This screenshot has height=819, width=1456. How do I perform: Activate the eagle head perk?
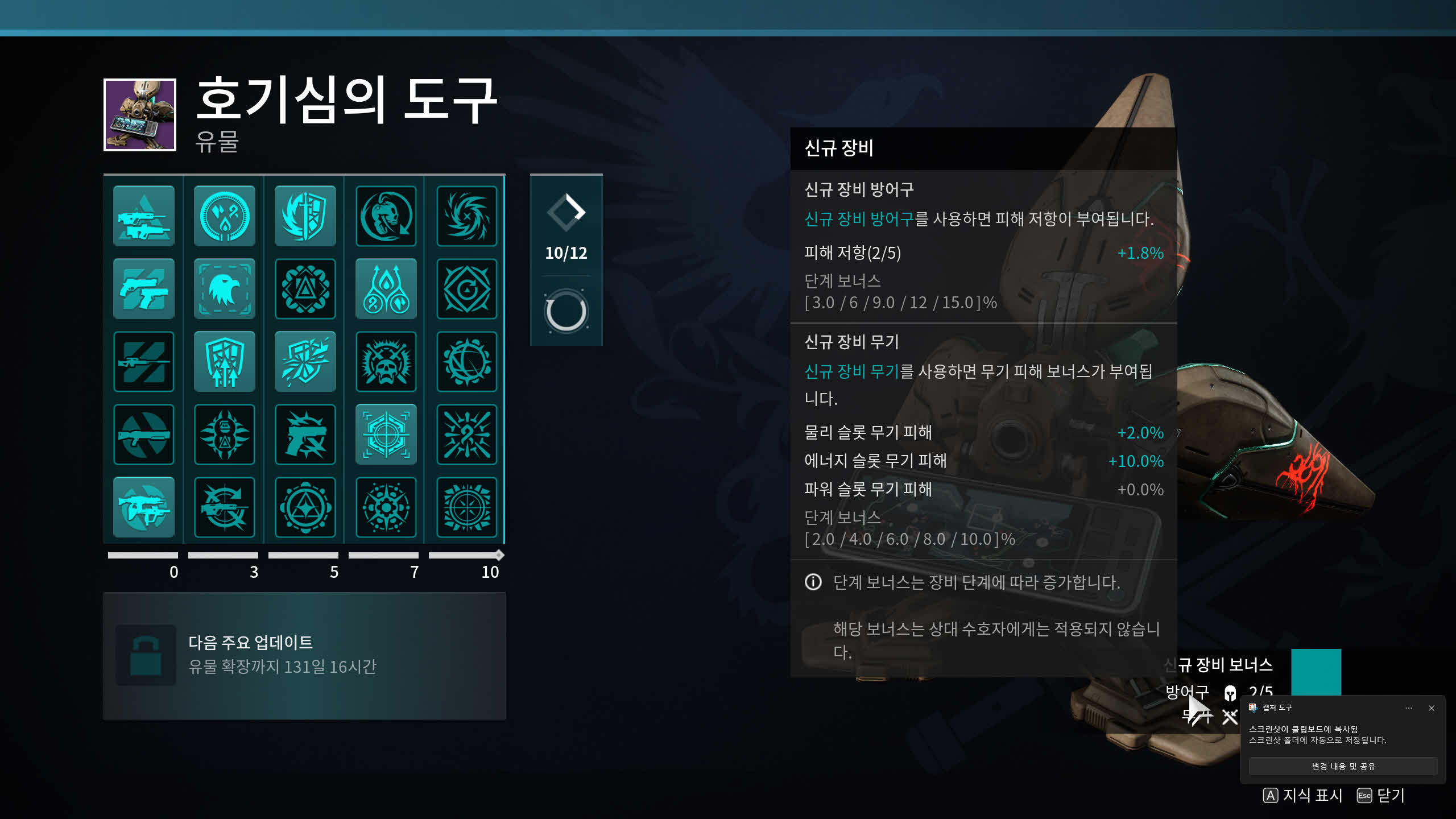click(225, 289)
